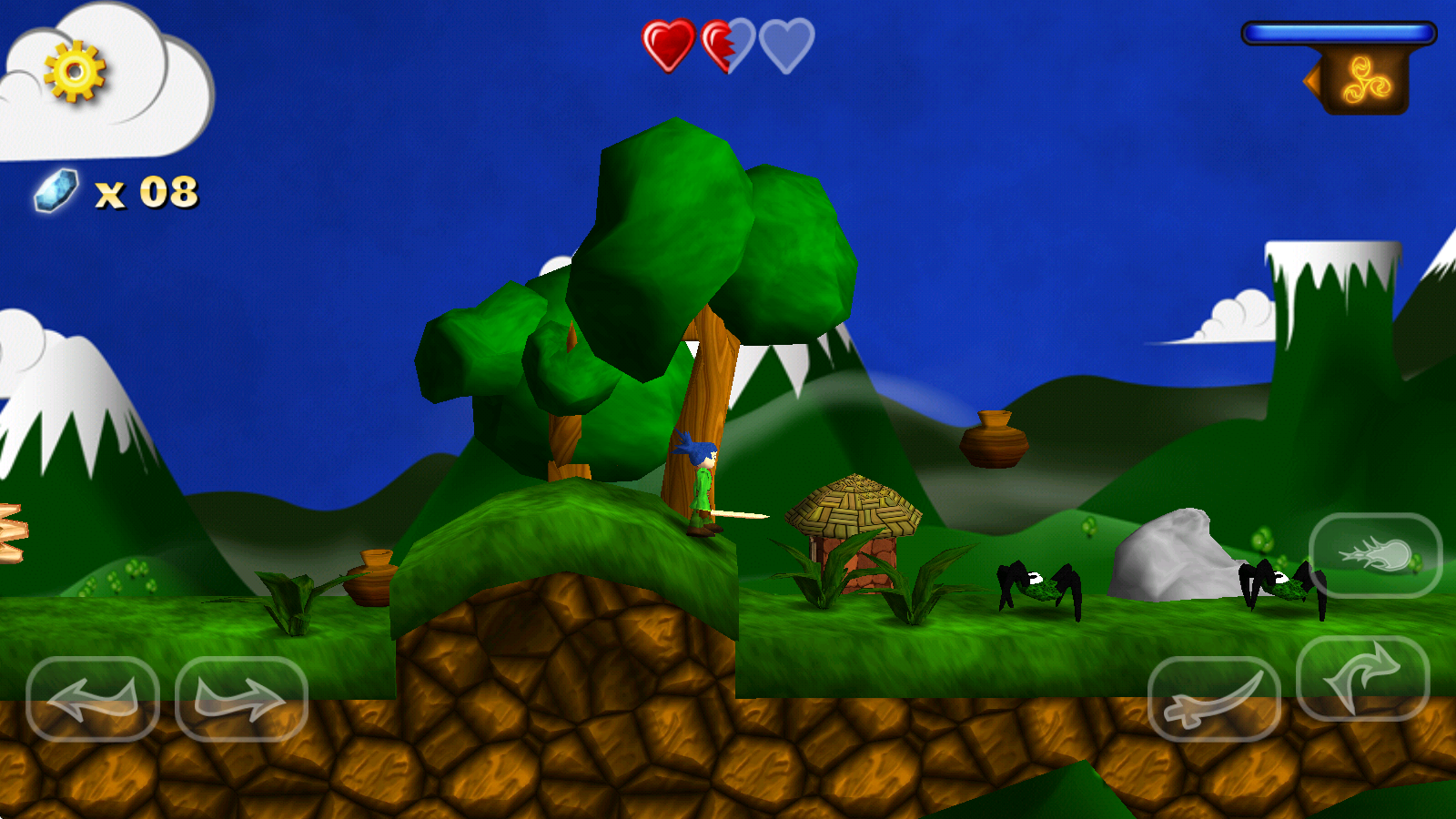1456x819 pixels.
Task: Tap the move left arrow button
Action: click(93, 698)
